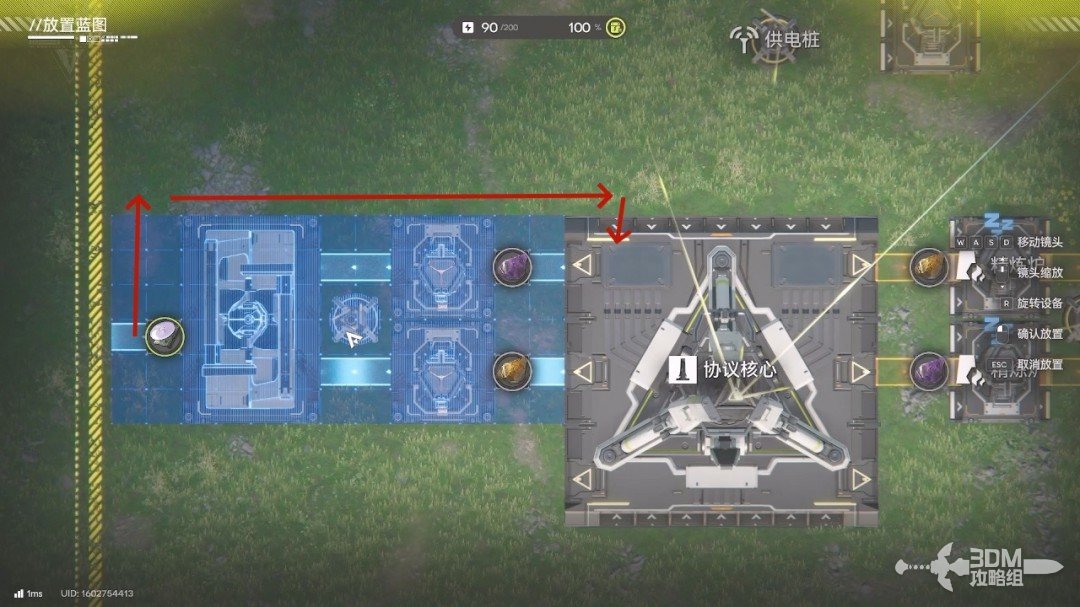The image size is (1080, 607).
Task: Select the 协议核心 core label
Action: (x=728, y=370)
